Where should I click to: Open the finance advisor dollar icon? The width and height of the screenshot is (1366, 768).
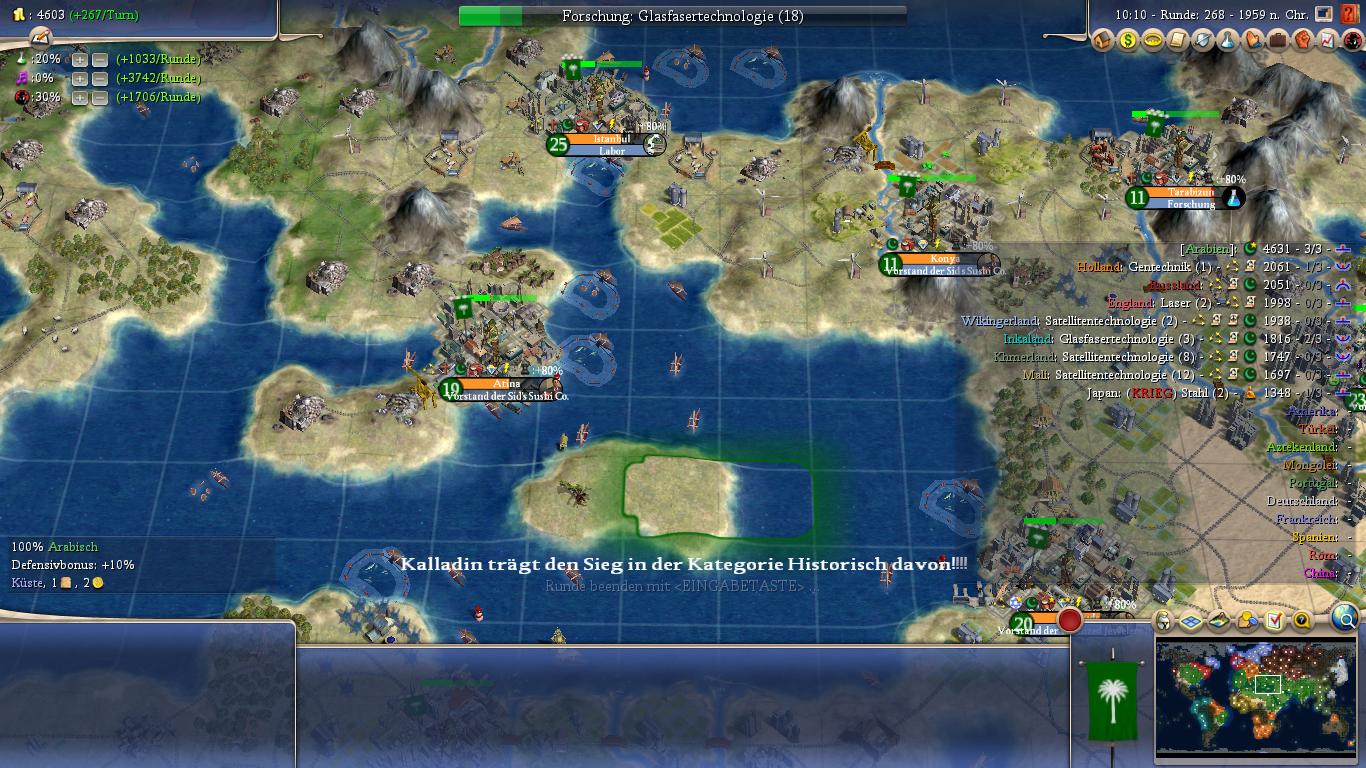[1128, 41]
